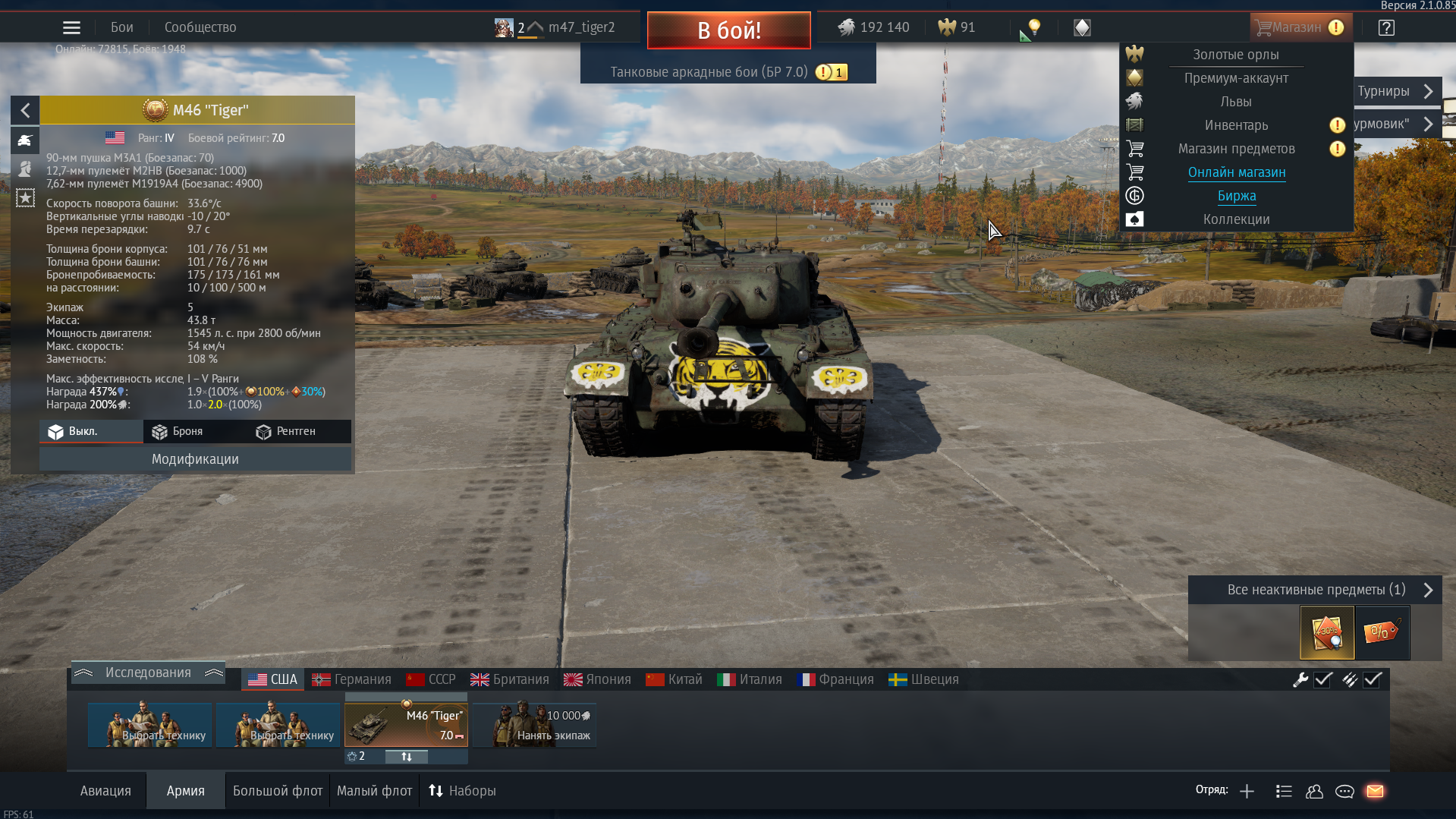Image resolution: width=1456 pixels, height=819 pixels.
Task: Open Инвентарь from the shop menu
Action: point(1236,125)
